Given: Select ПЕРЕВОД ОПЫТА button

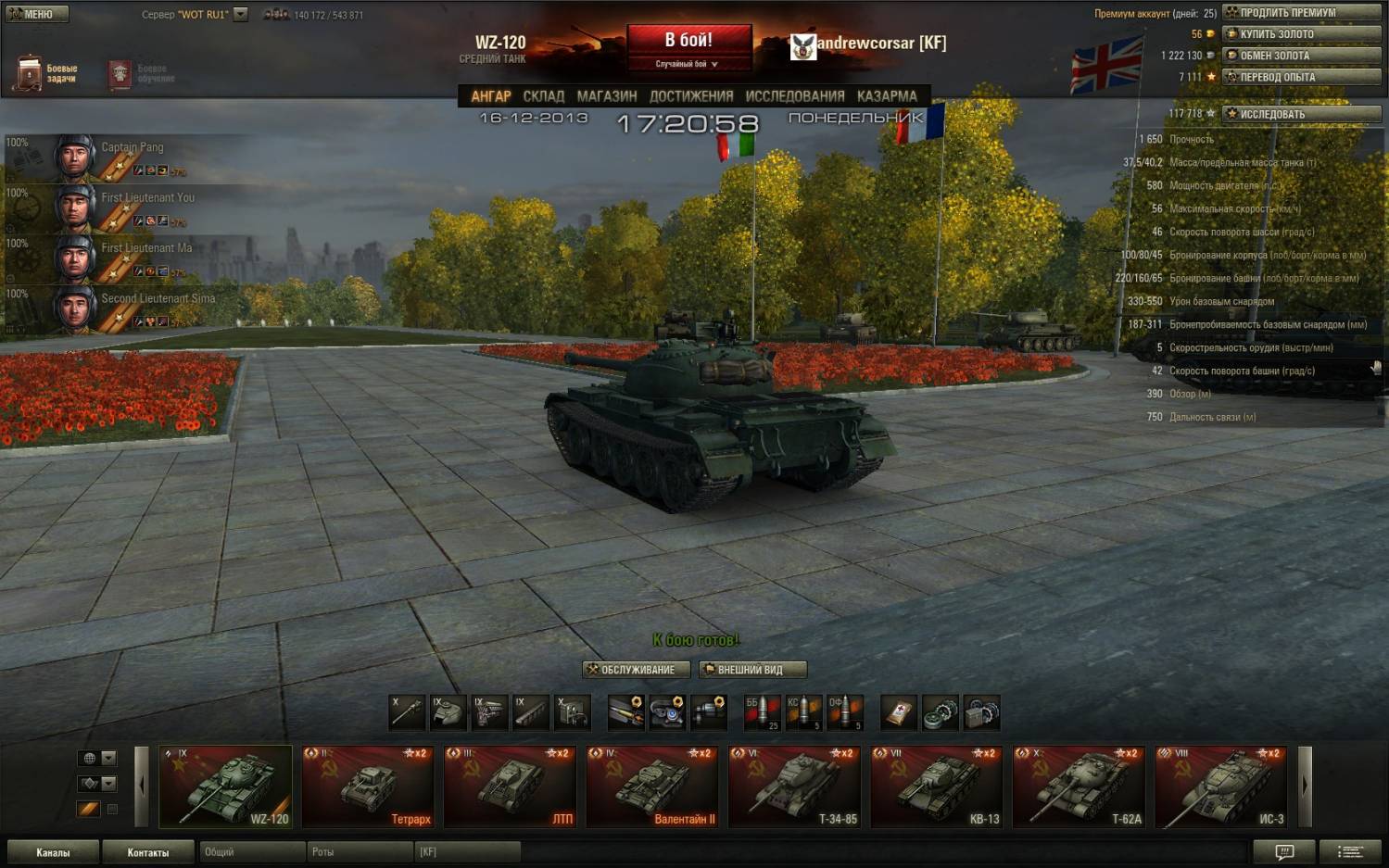Looking at the screenshot, I should click(1301, 77).
